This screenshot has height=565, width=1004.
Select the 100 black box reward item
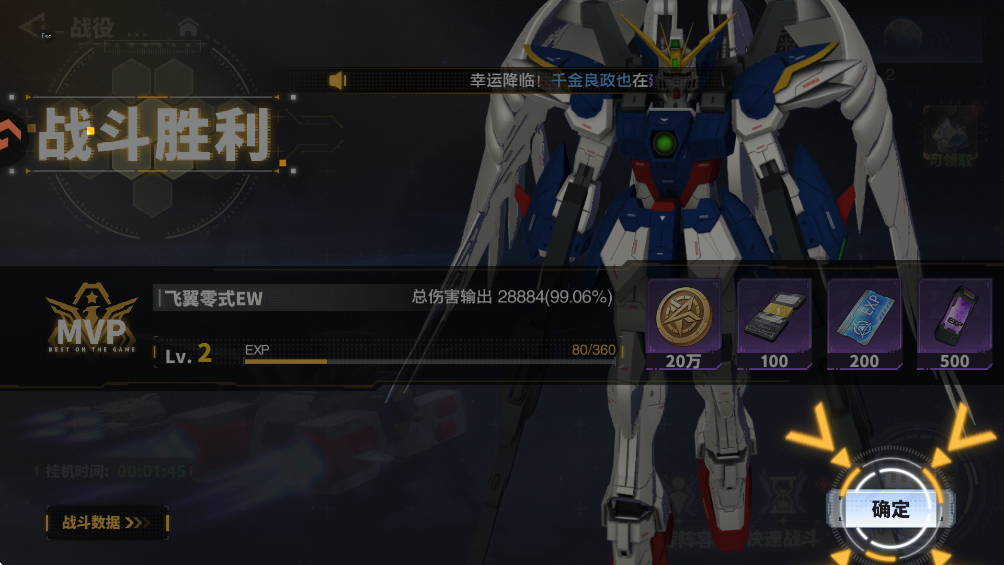774,323
